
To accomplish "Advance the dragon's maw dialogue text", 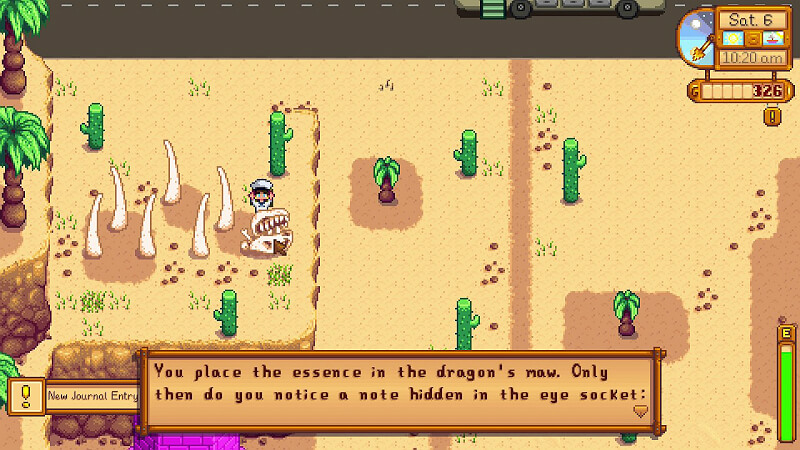I will click(x=400, y=382).
